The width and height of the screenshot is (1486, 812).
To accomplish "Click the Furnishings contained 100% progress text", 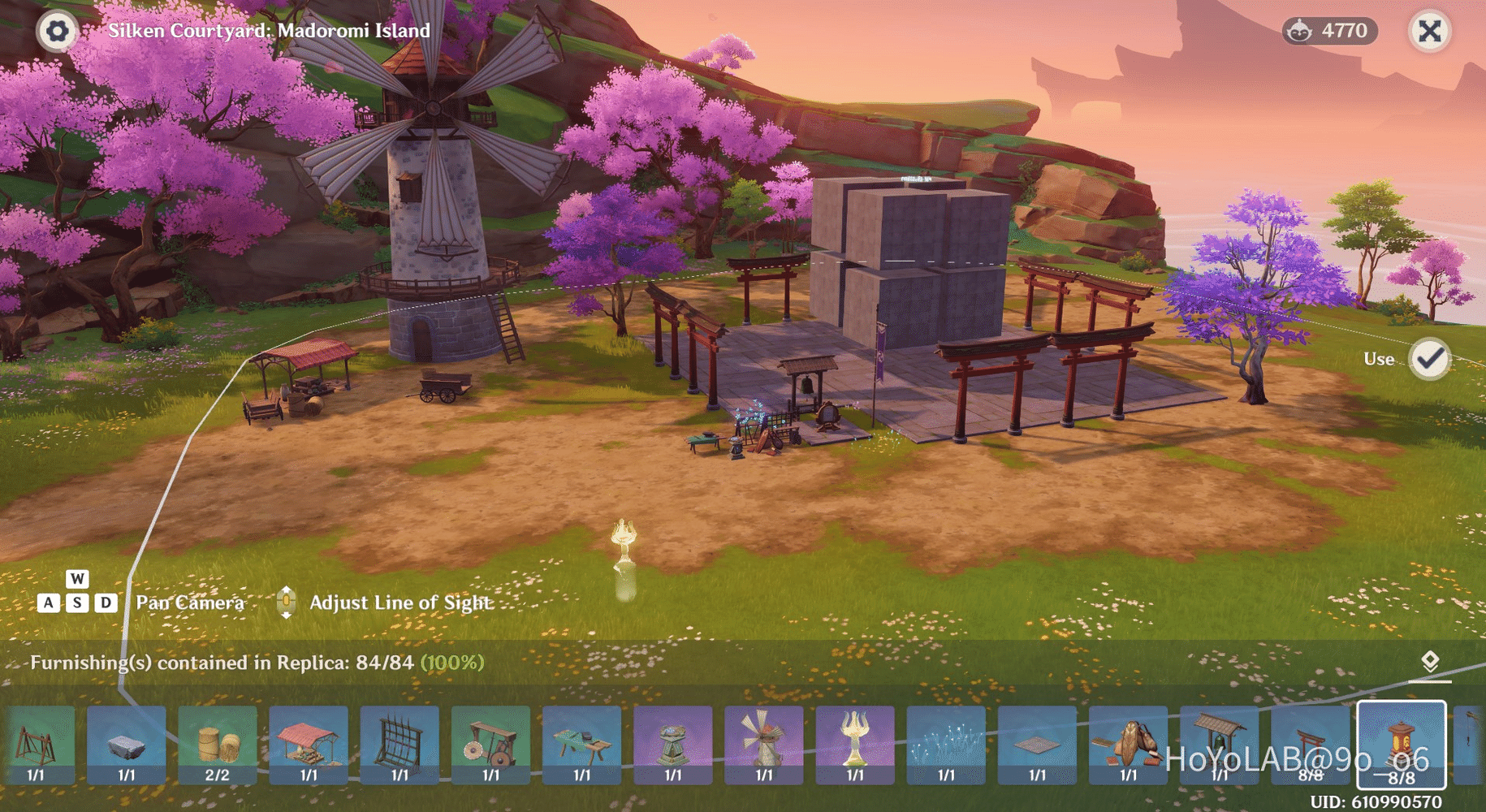I will pos(254,663).
